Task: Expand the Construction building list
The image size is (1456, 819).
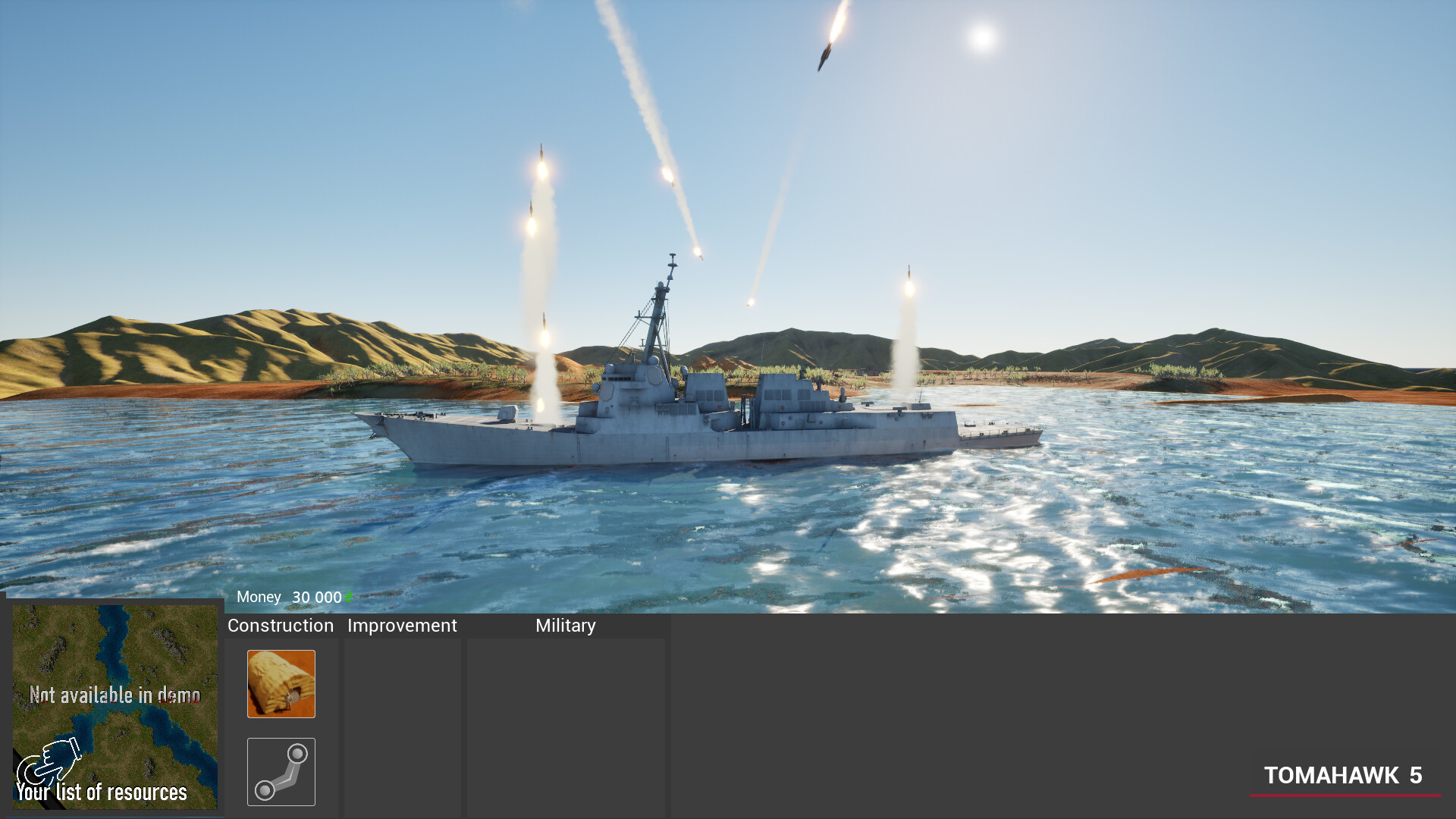Action: coord(280,626)
